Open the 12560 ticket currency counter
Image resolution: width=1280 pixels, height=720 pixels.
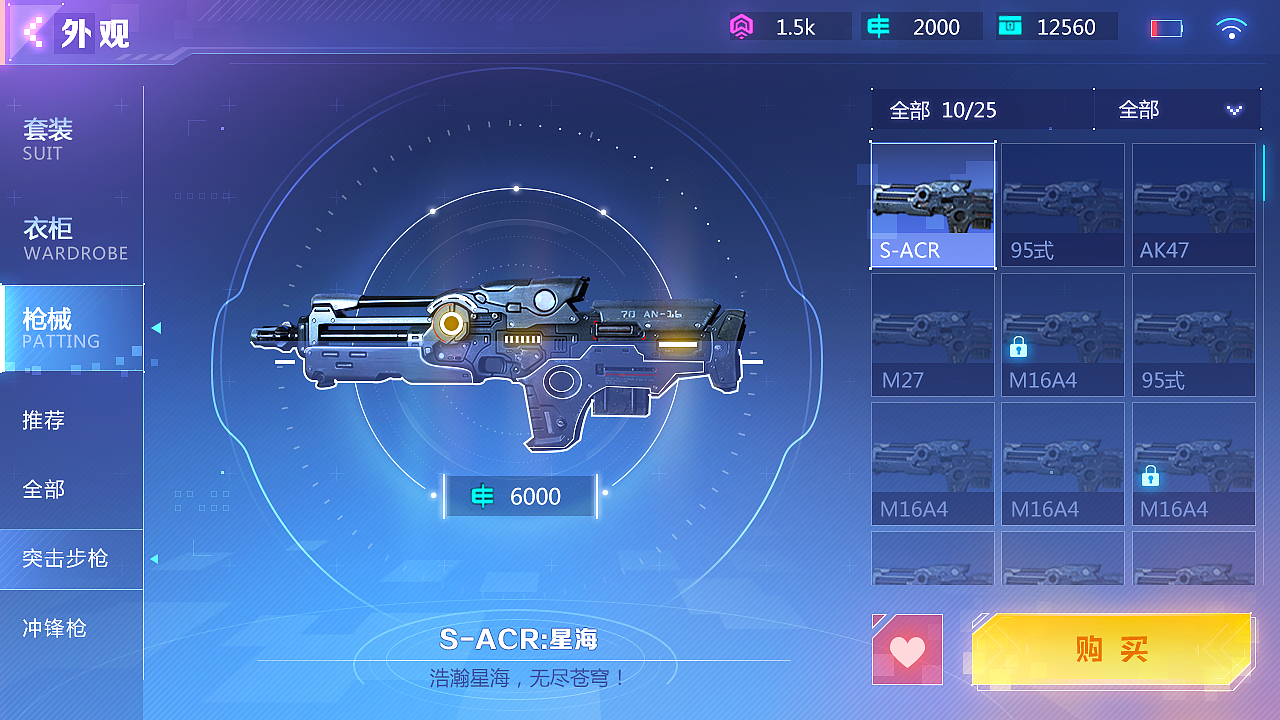coord(1056,27)
